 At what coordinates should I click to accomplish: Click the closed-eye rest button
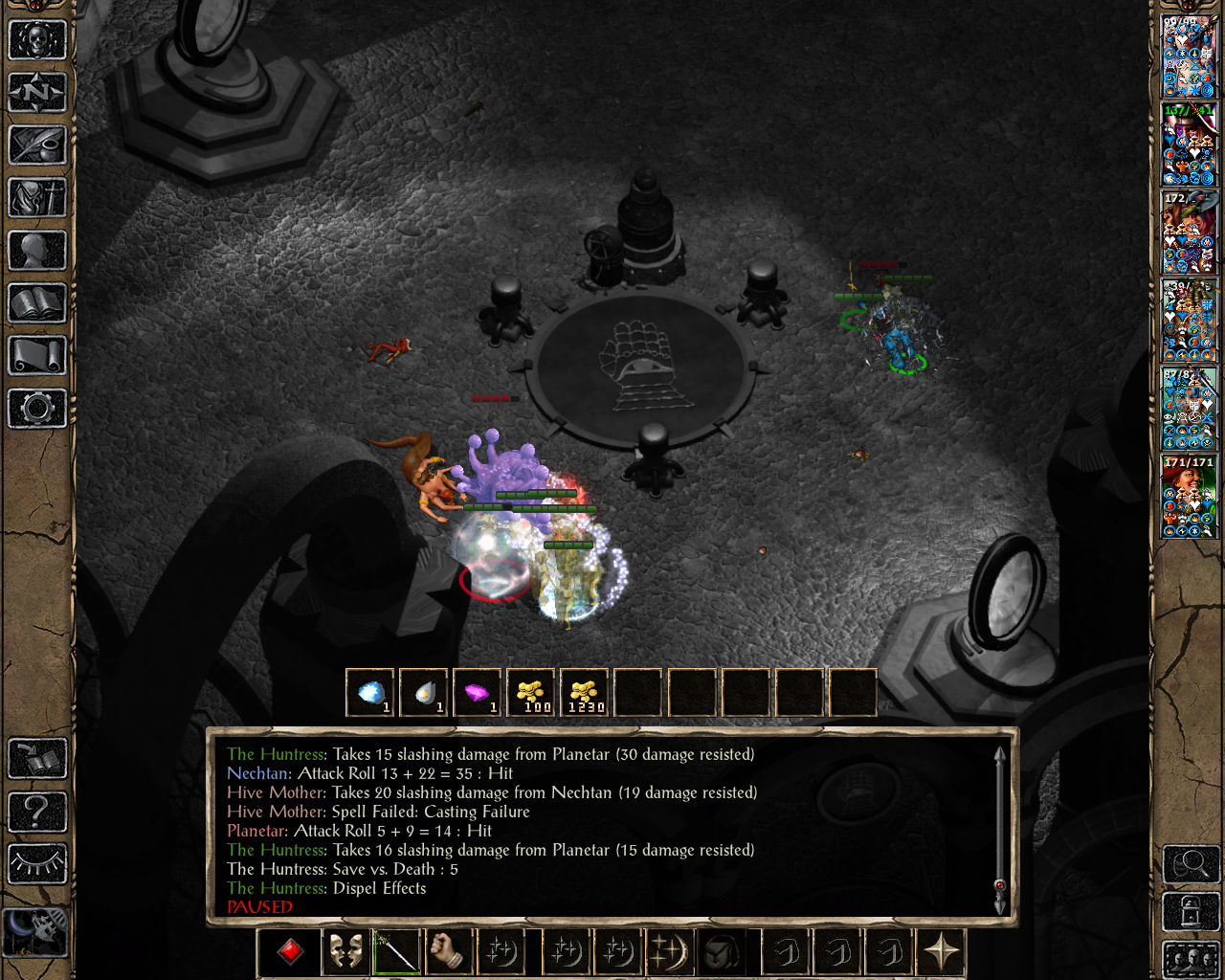click(x=37, y=864)
